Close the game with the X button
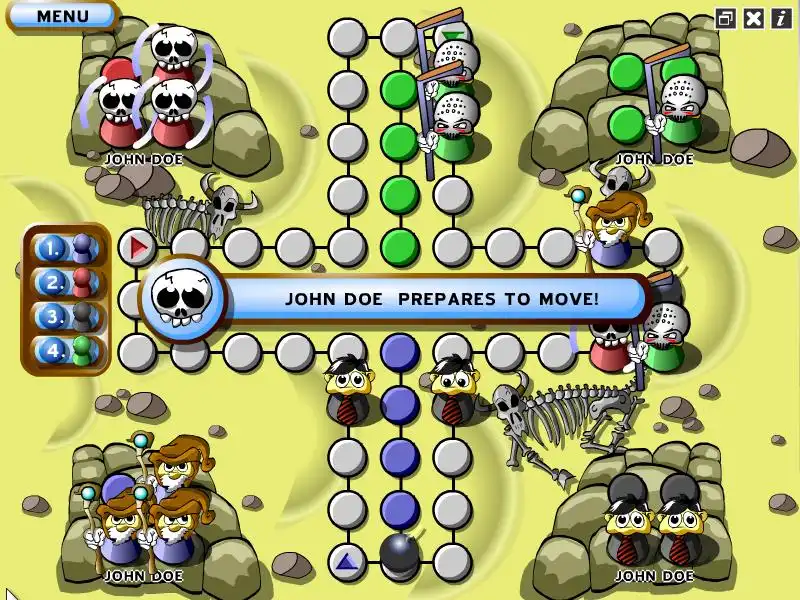Viewport: 800px width, 600px height. click(754, 18)
